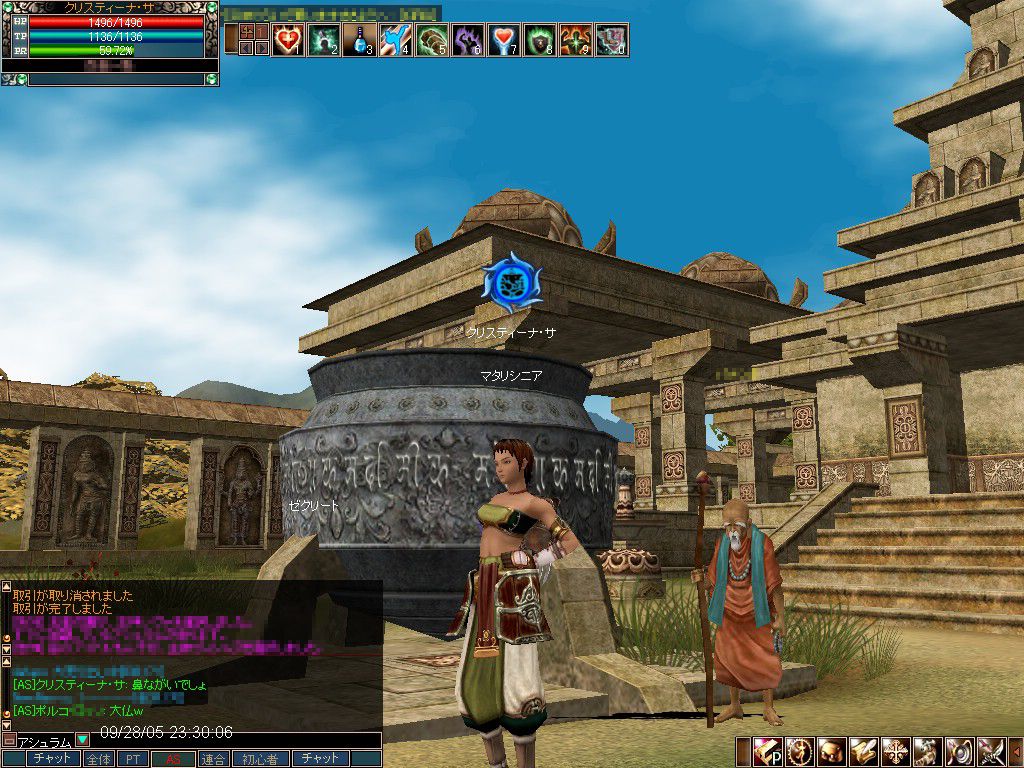Select the PT chat tab
The image size is (1024, 768).
(x=132, y=759)
